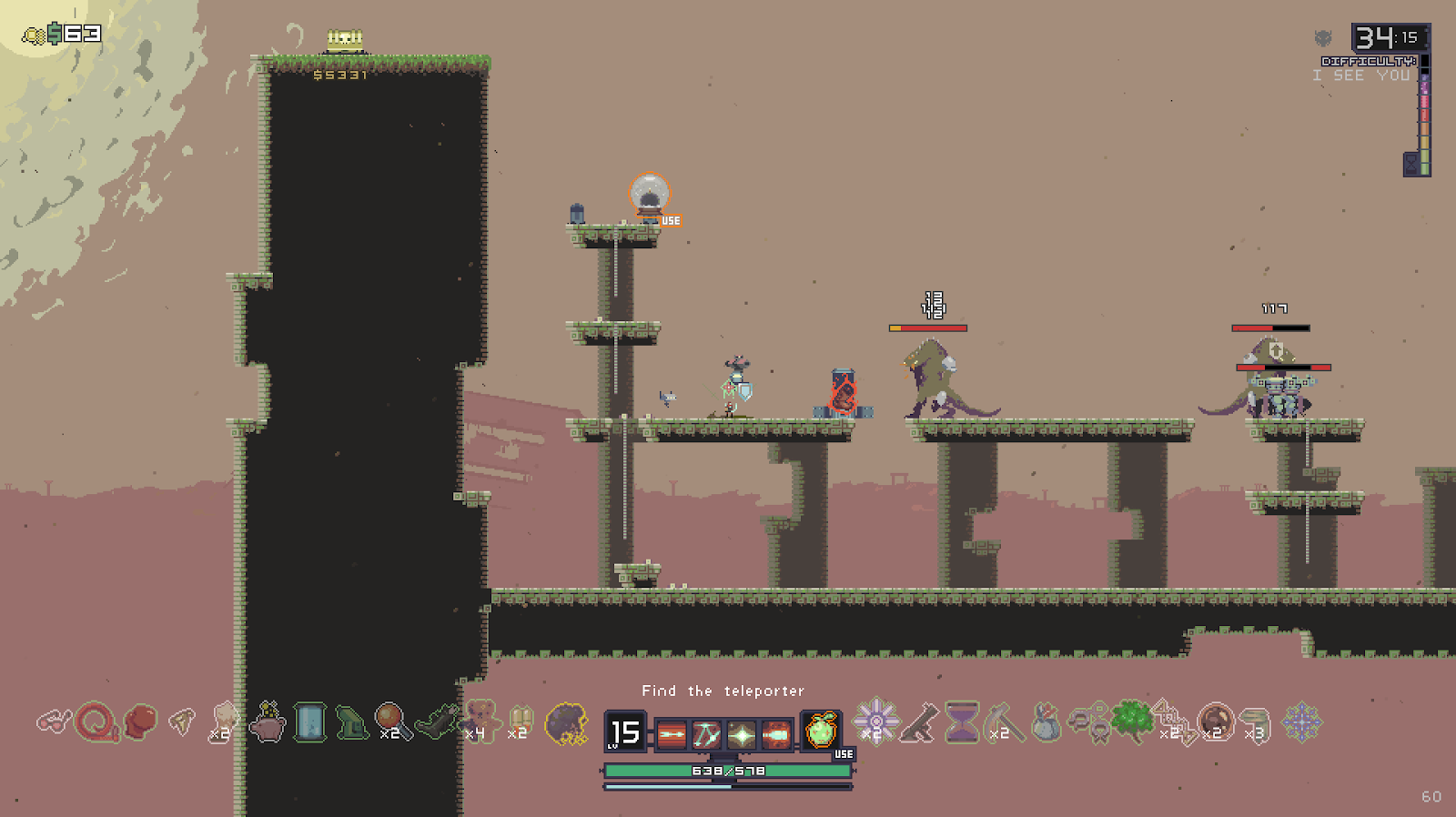Select the red whip item icon
The height and width of the screenshot is (817, 1456).
(96, 723)
